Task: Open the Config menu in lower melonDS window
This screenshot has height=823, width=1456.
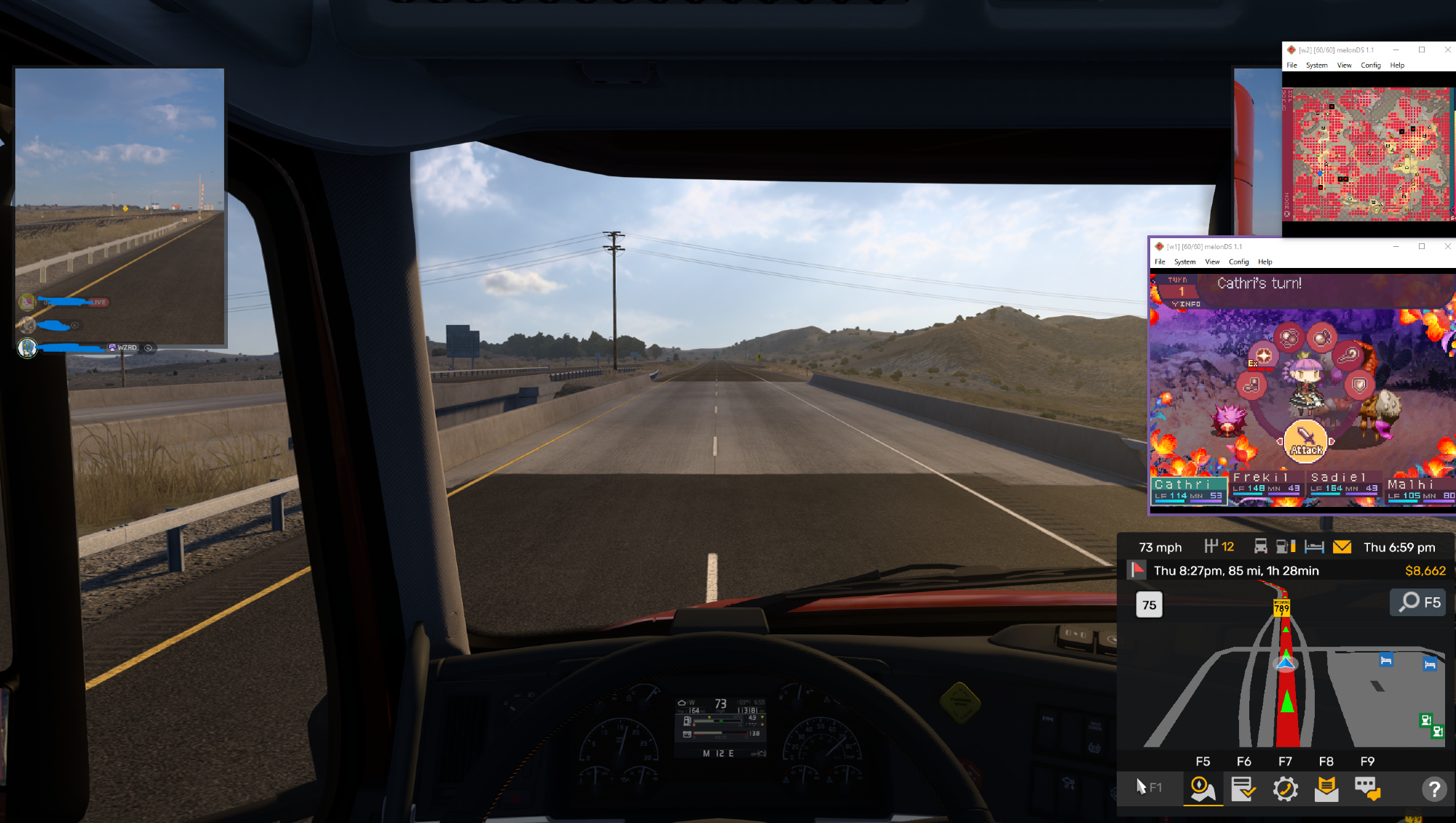Action: (x=1238, y=262)
